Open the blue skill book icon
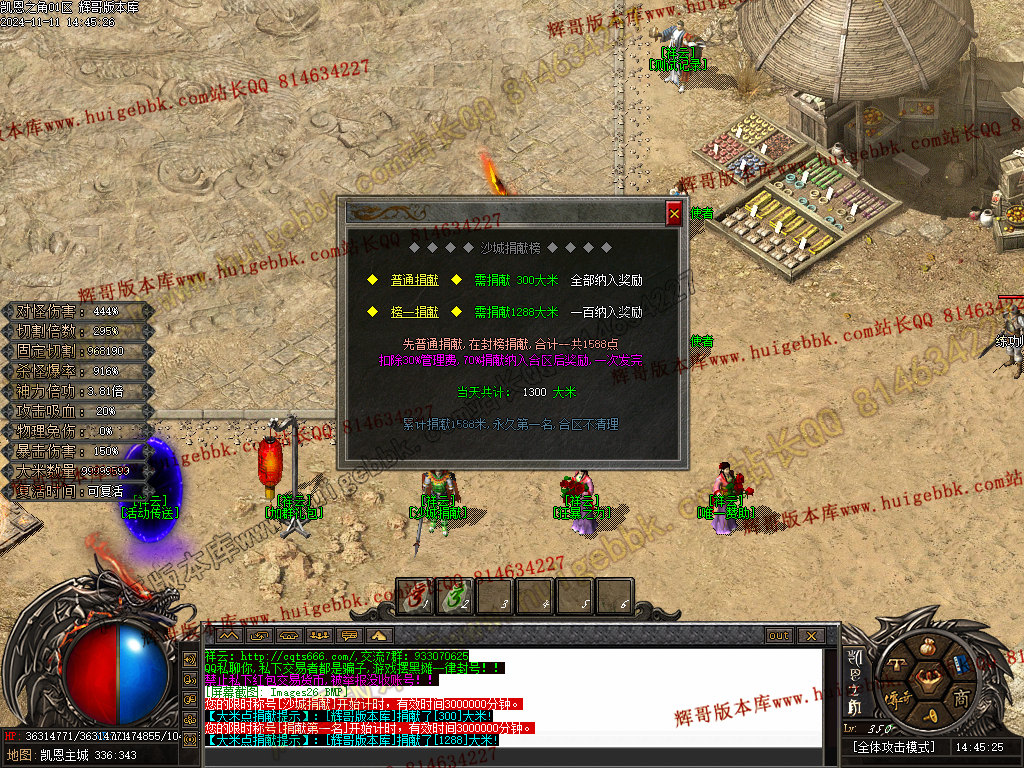Viewport: 1024px width, 768px height. (959, 663)
